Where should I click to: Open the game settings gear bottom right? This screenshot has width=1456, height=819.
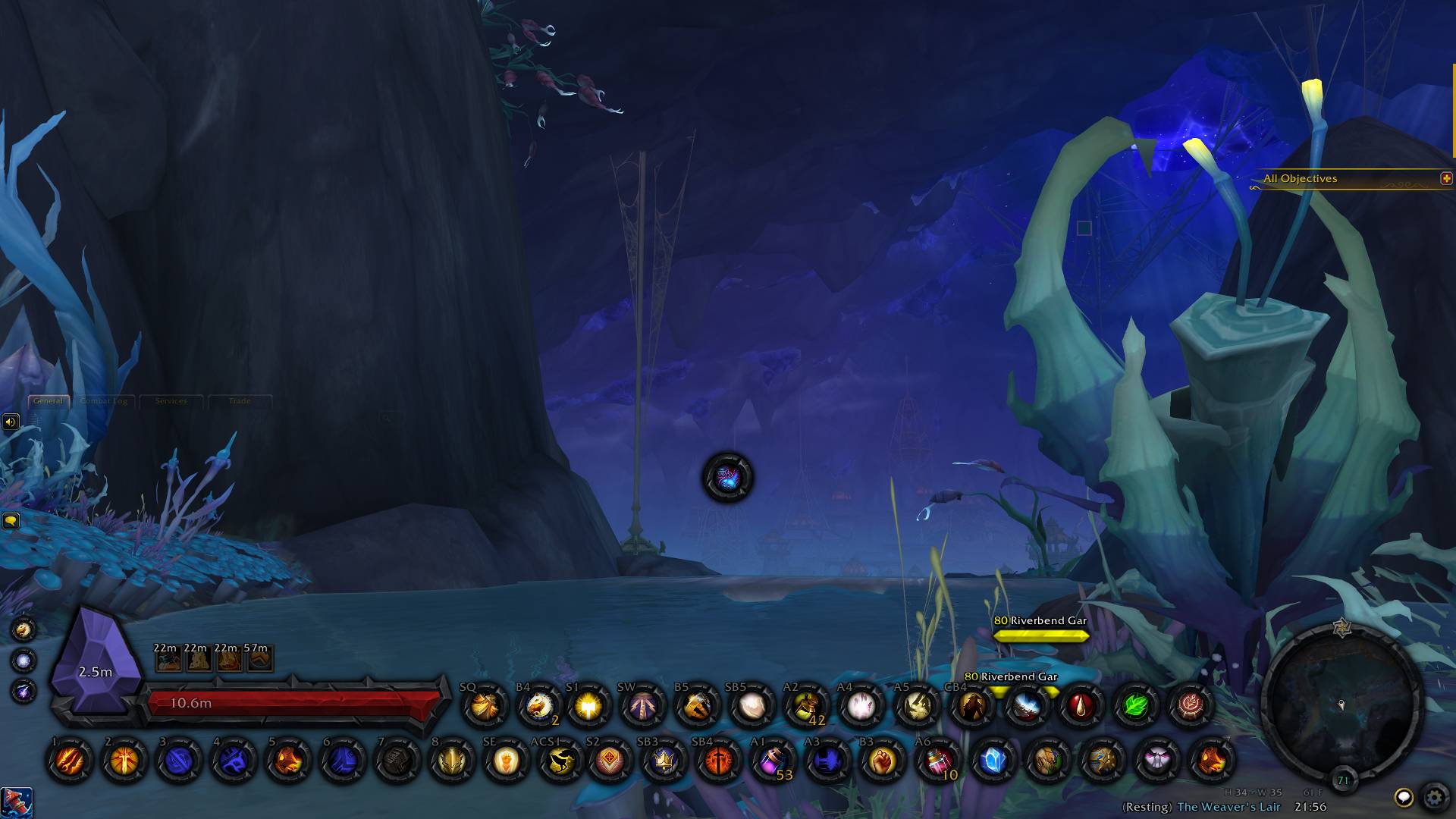1436,797
